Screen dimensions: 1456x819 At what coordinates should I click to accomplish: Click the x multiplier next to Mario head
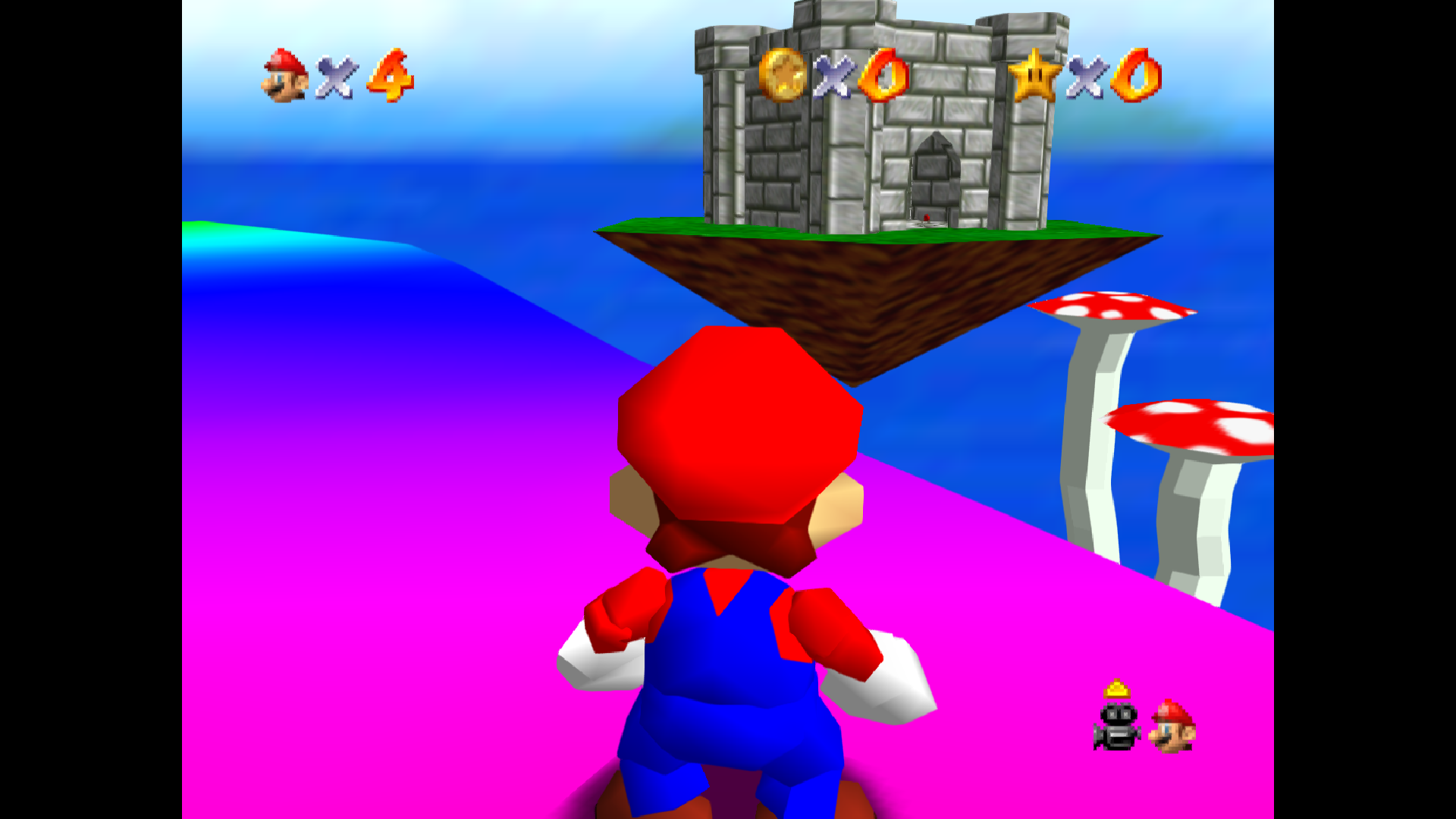click(334, 76)
